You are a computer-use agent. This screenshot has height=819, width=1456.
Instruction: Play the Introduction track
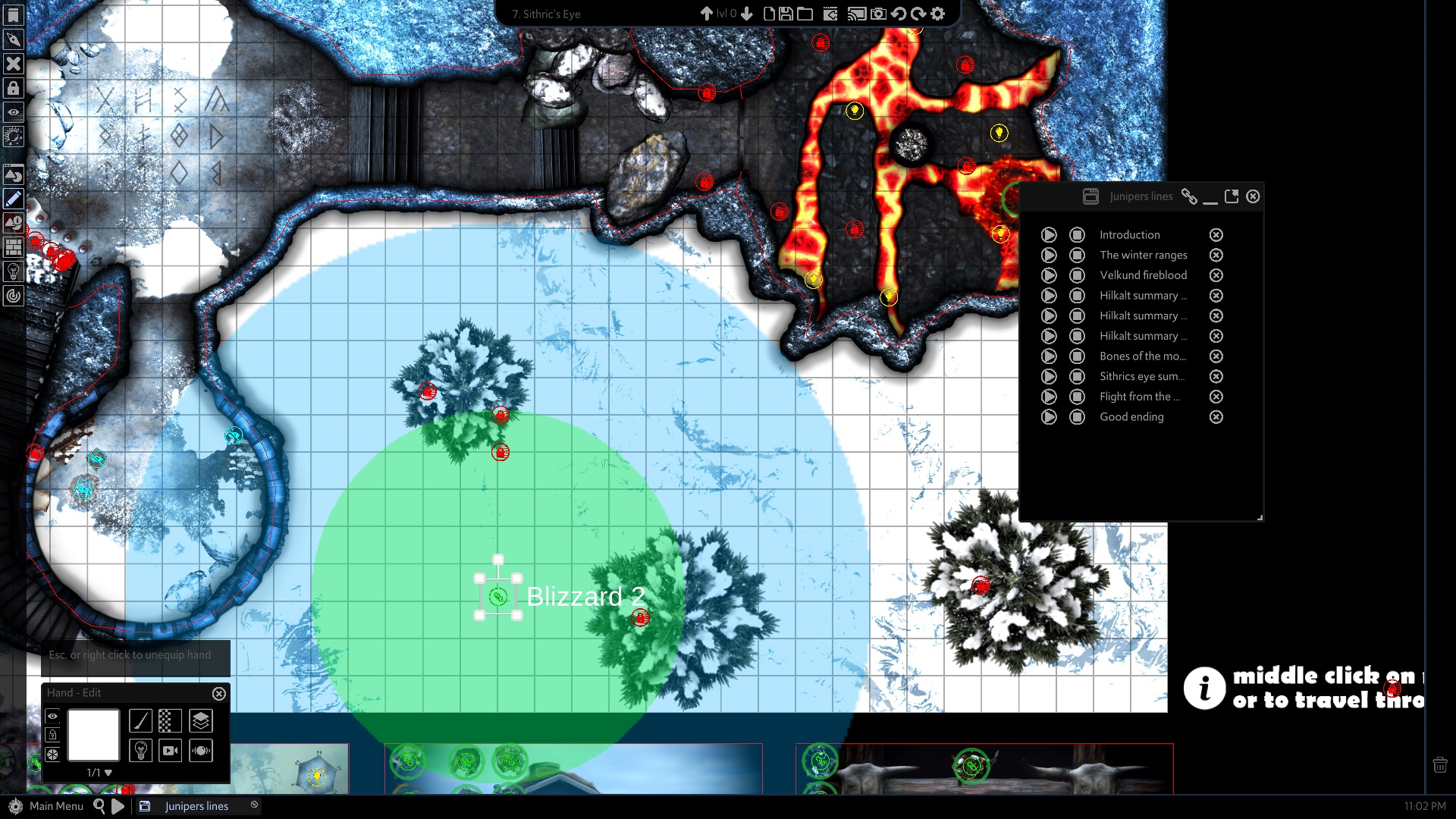coord(1049,235)
